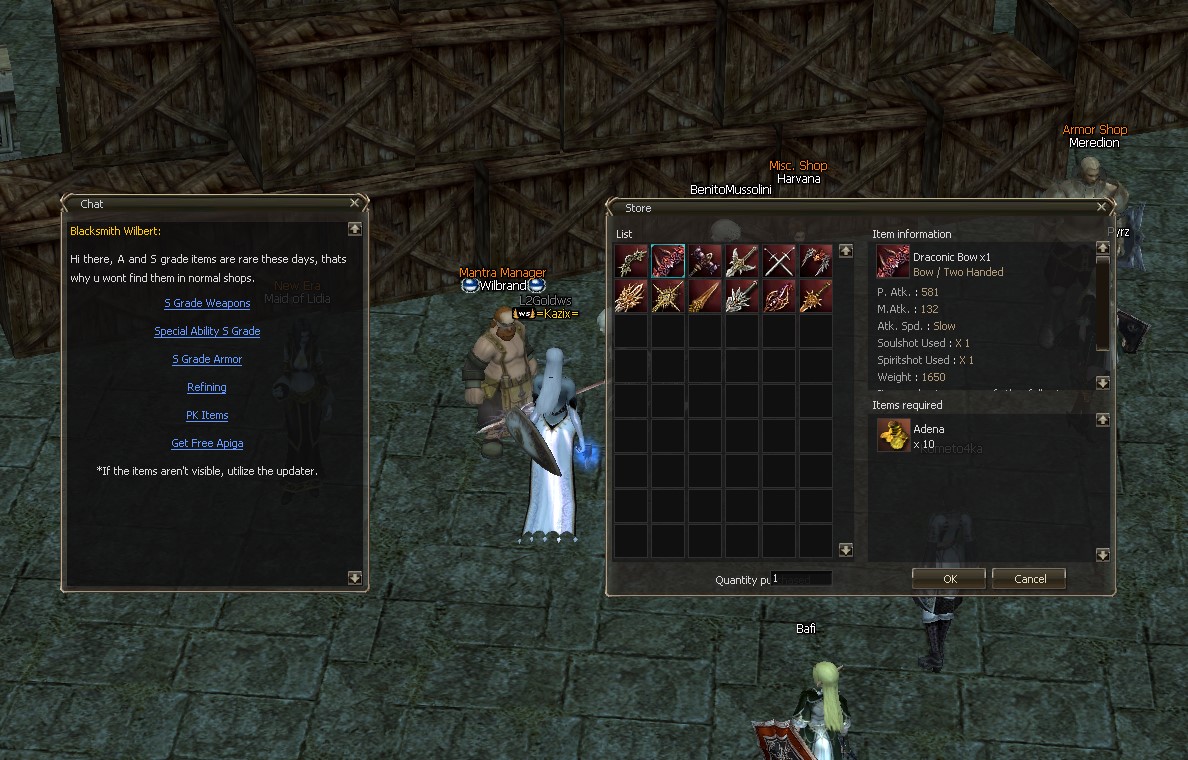The height and width of the screenshot is (760, 1188).
Task: Cancel the store transaction
Action: pyautogui.click(x=1030, y=579)
